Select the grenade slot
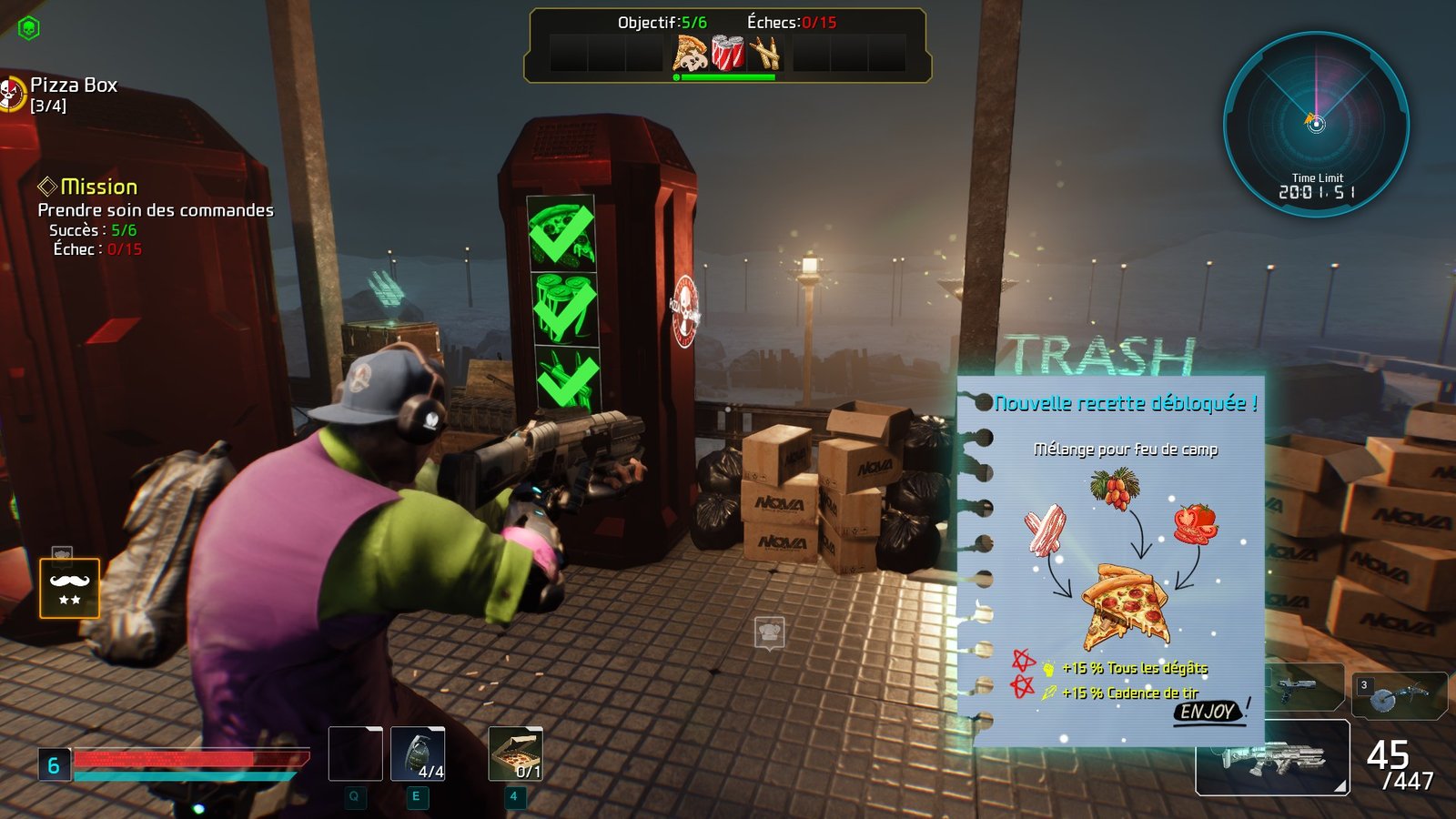Image resolution: width=1456 pixels, height=819 pixels. tap(418, 753)
